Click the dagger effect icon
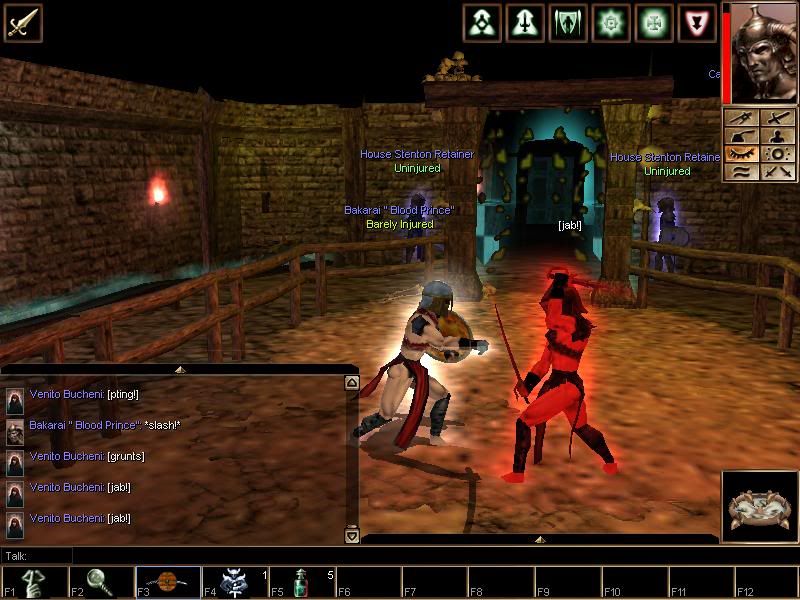This screenshot has height=600, width=800. tap(525, 22)
